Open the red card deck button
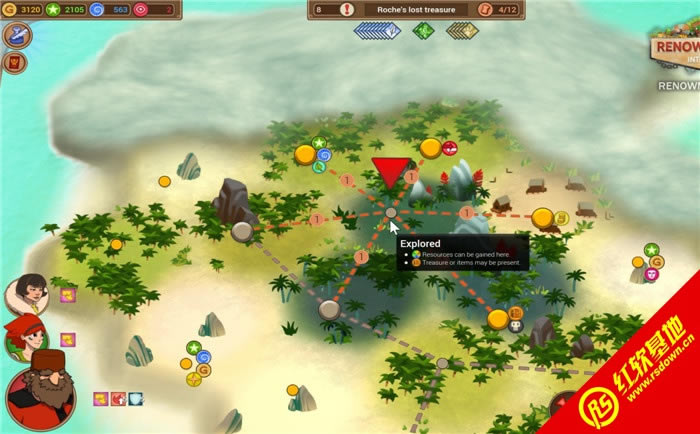The width and height of the screenshot is (700, 434). (17, 63)
